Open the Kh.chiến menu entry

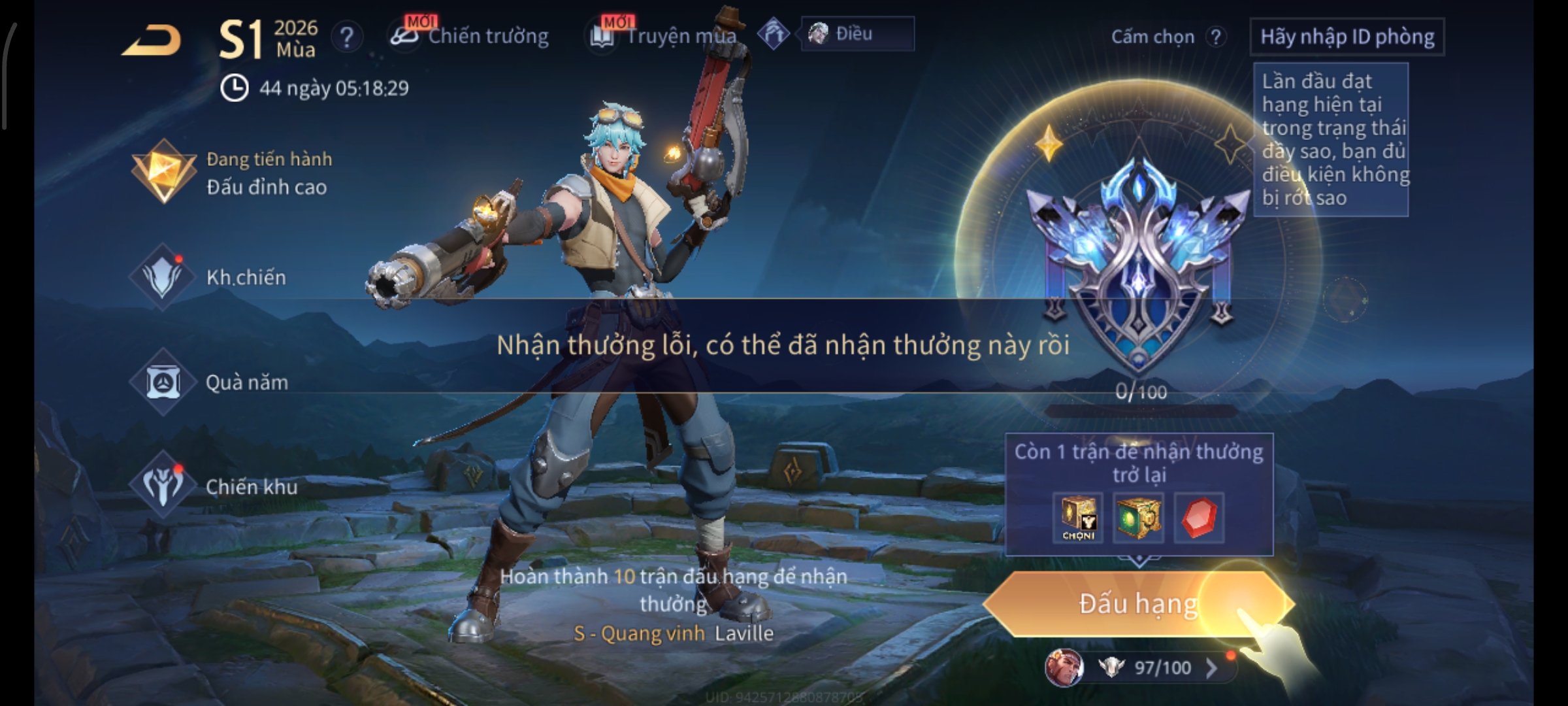209,277
